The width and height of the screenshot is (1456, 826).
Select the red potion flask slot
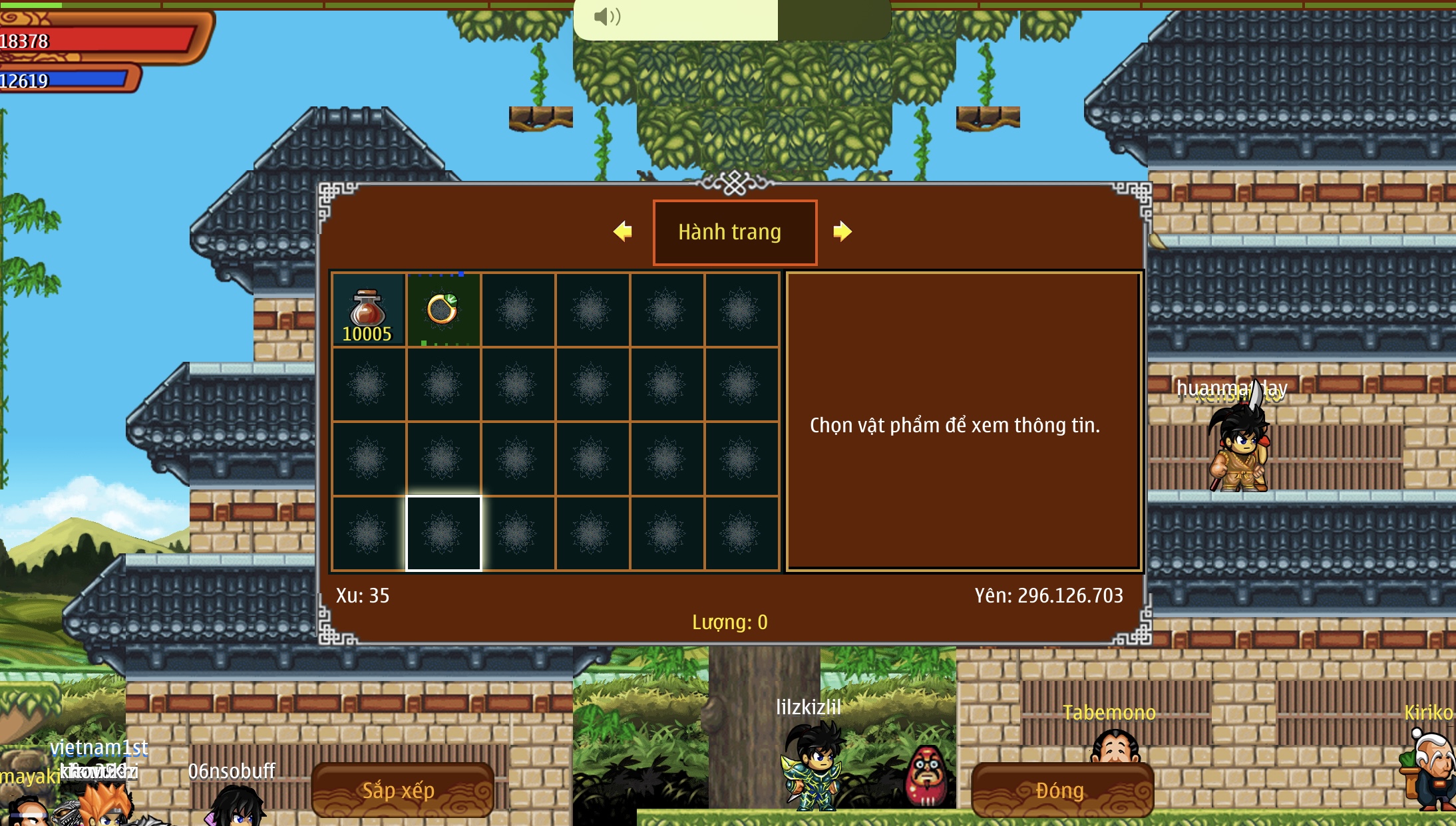tap(368, 310)
